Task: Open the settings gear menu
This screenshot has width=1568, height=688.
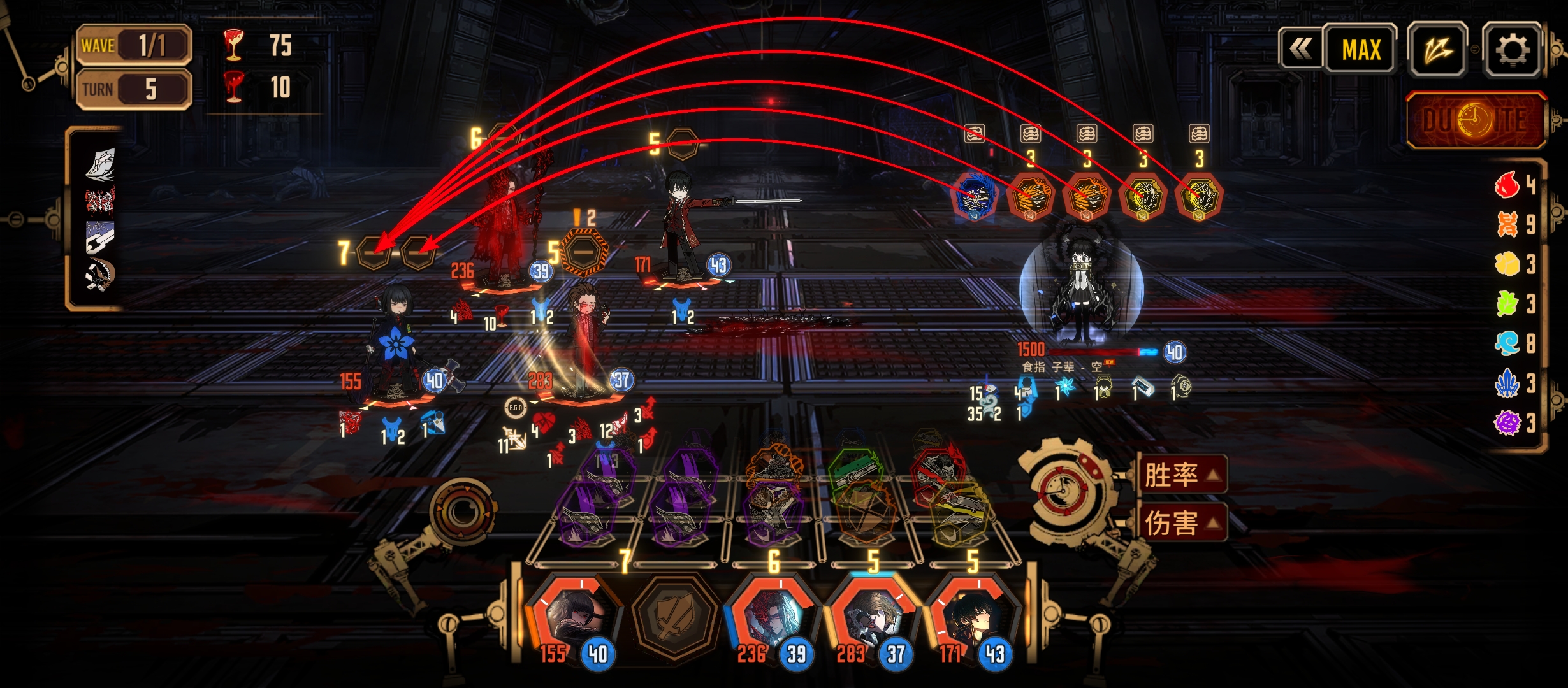Action: pos(1511,50)
